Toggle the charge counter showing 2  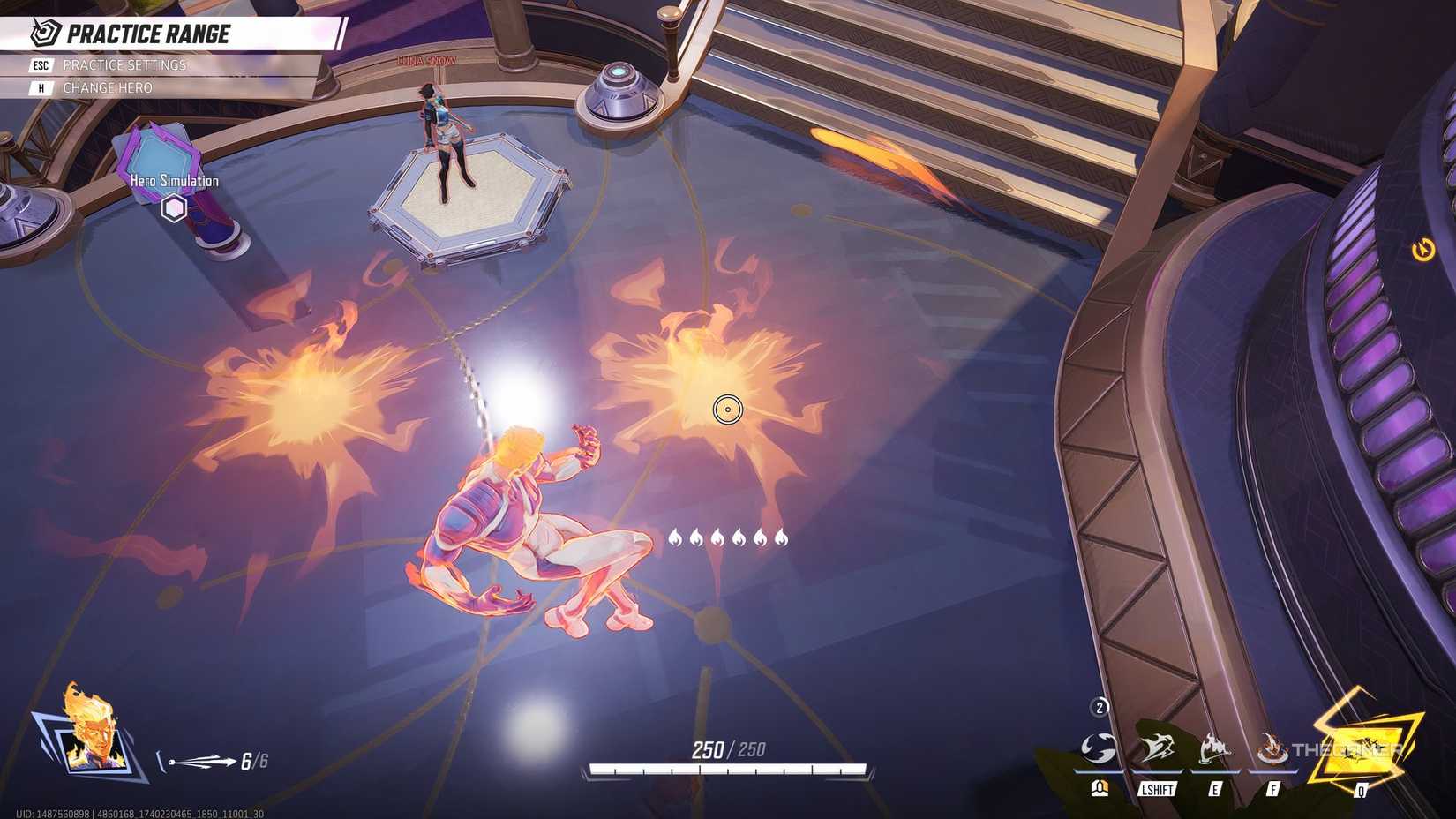click(x=1100, y=706)
